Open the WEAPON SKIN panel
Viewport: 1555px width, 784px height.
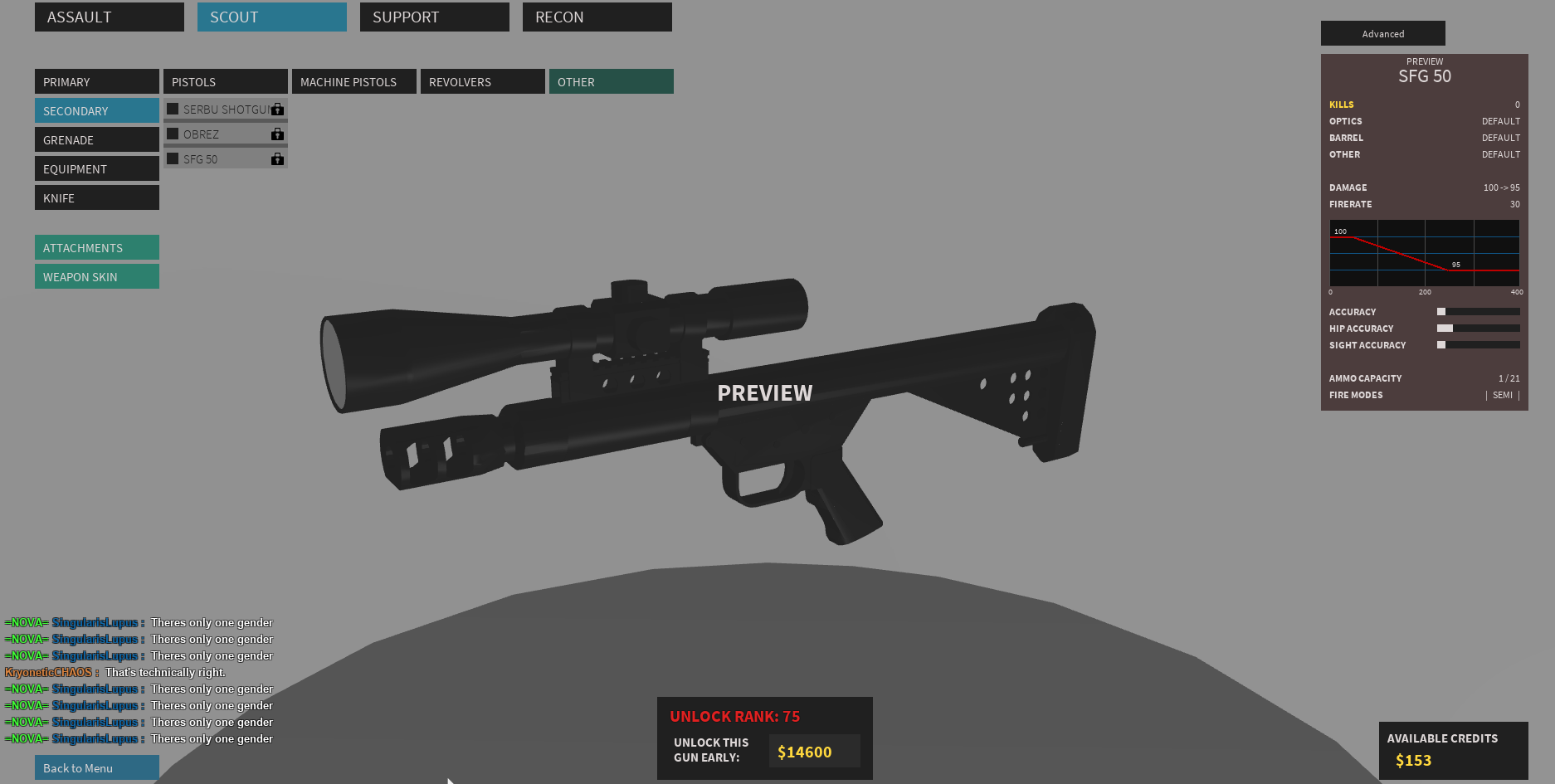coord(96,276)
